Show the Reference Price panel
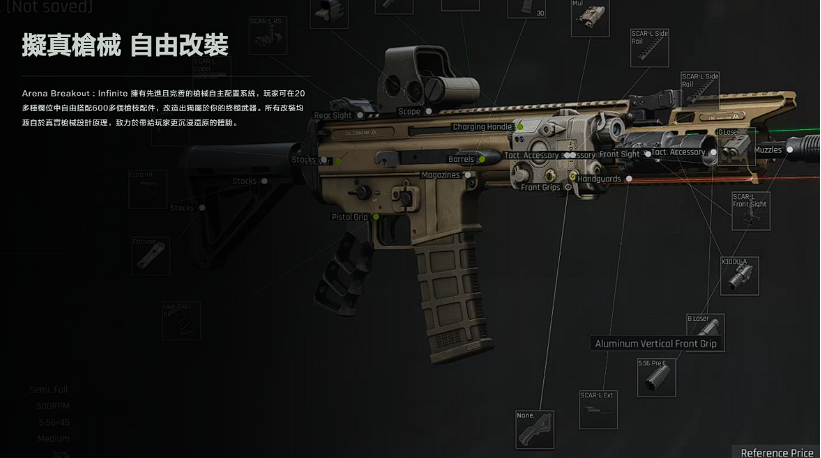The image size is (821, 458). tap(777, 452)
